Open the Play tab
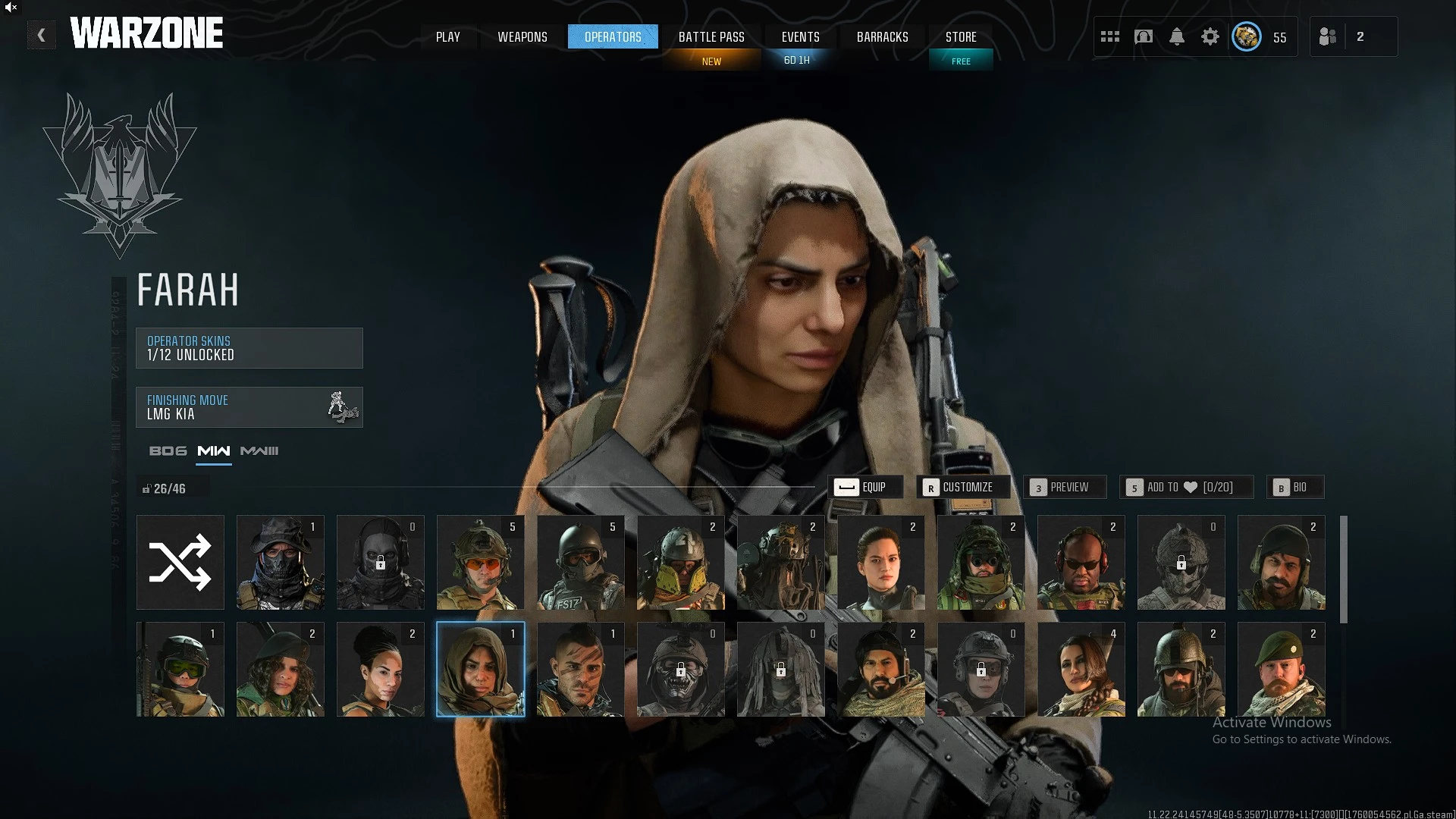This screenshot has width=1456, height=819. click(447, 37)
